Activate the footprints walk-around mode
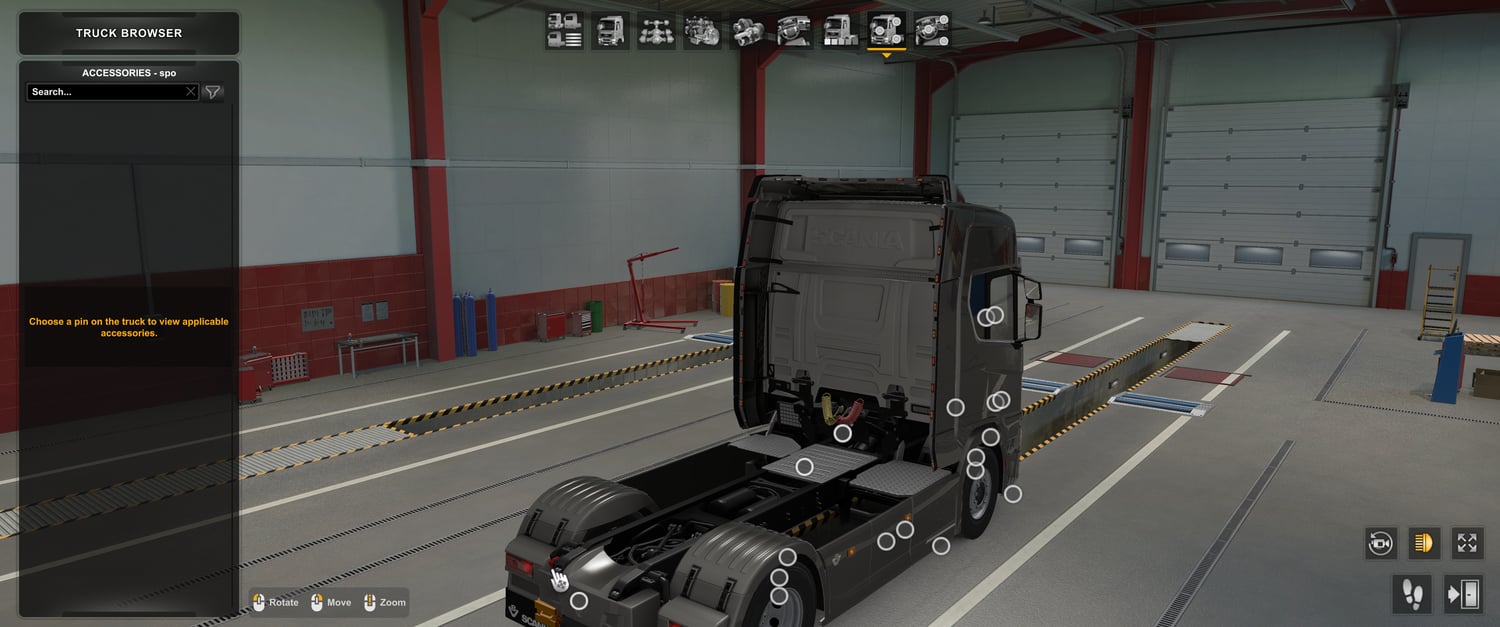The width and height of the screenshot is (1500, 627). pyautogui.click(x=1413, y=594)
